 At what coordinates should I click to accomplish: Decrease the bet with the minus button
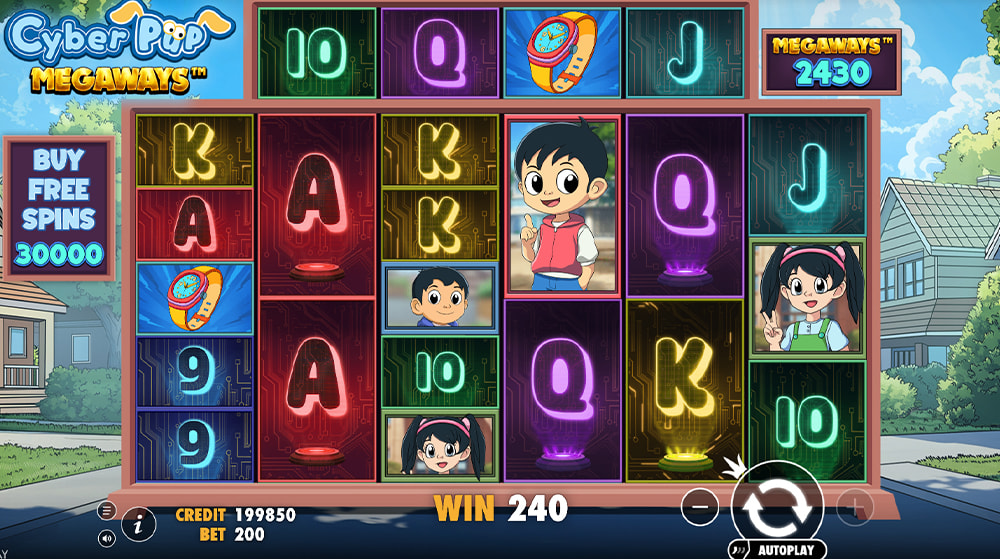(699, 507)
